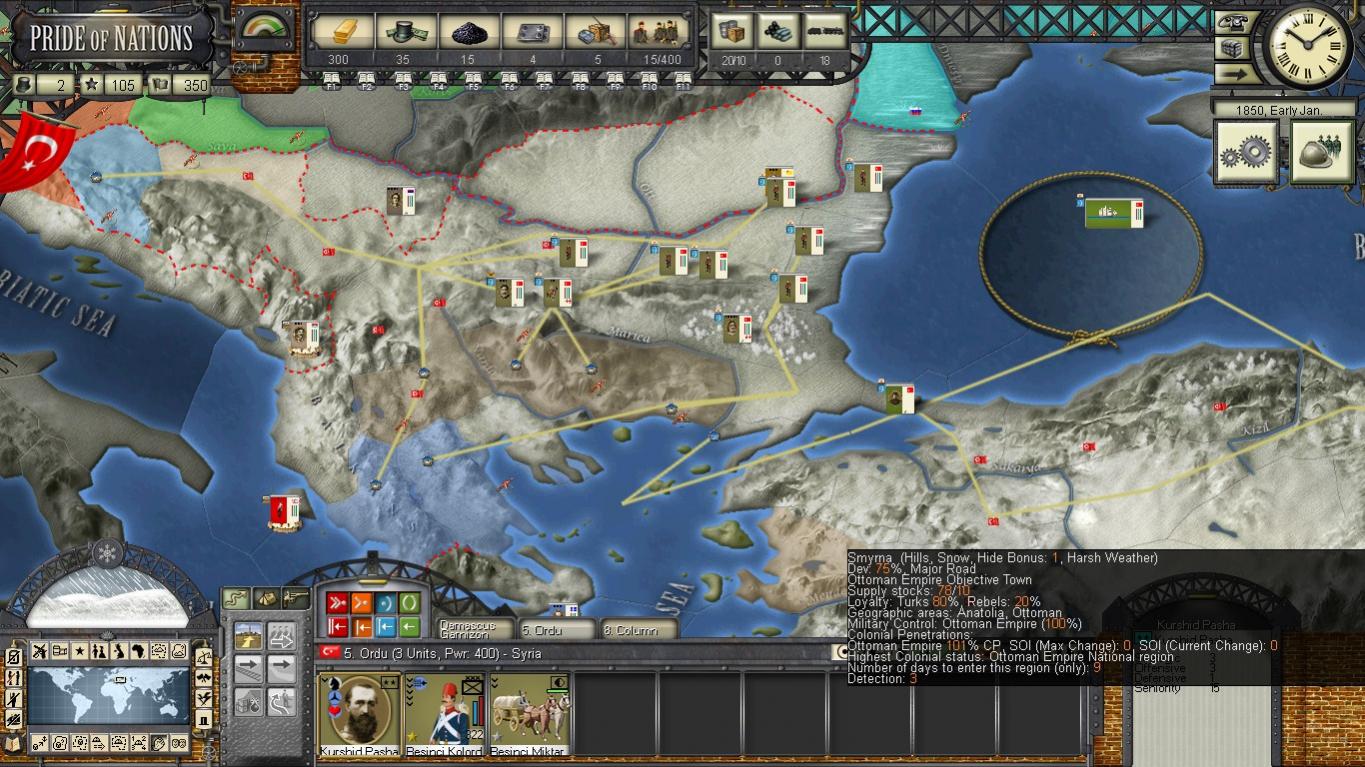Open the gears game options button
The image size is (1365, 767).
[1245, 152]
